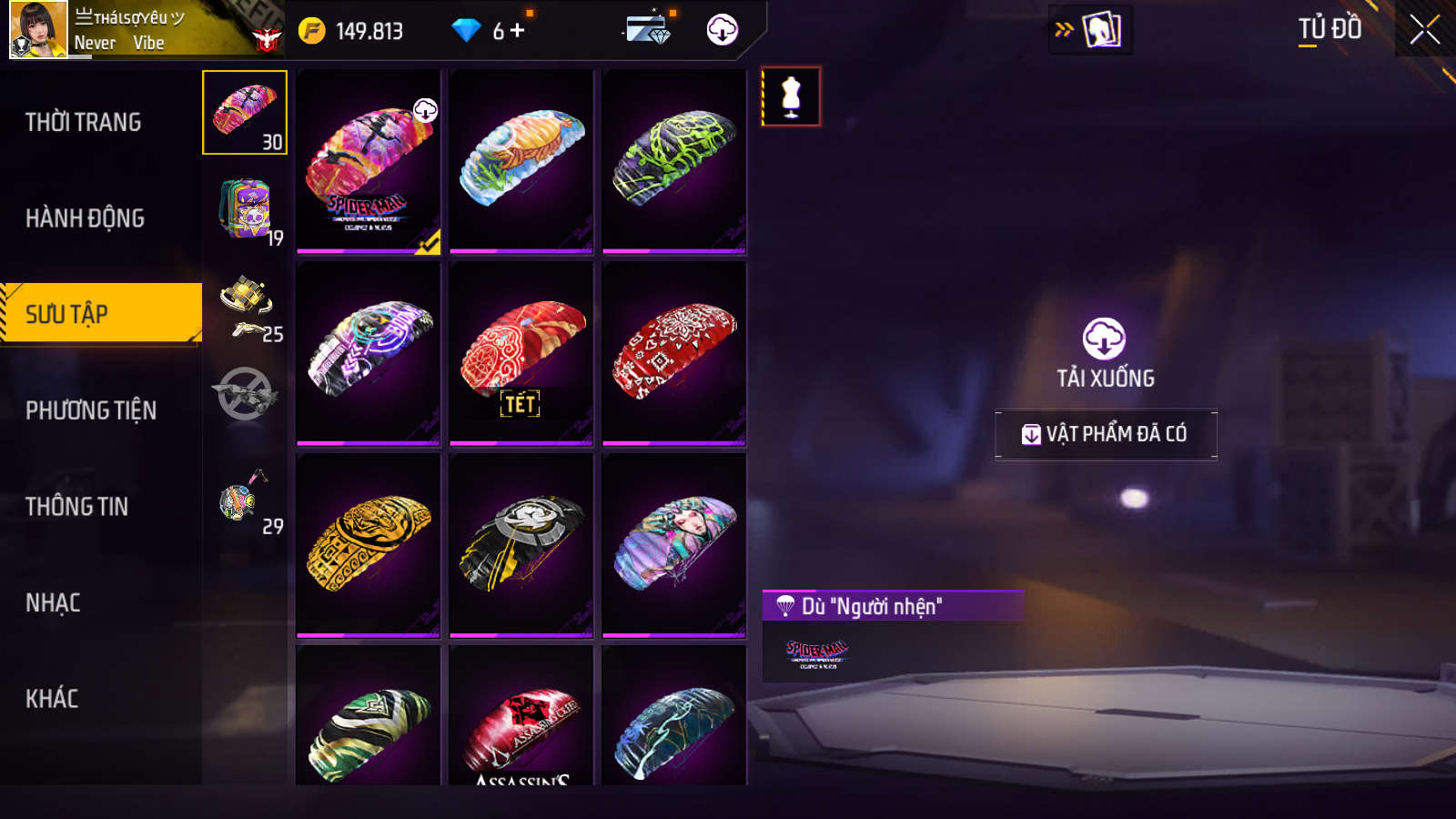Open the PHƯƠNG TIỆN section

coord(91,410)
